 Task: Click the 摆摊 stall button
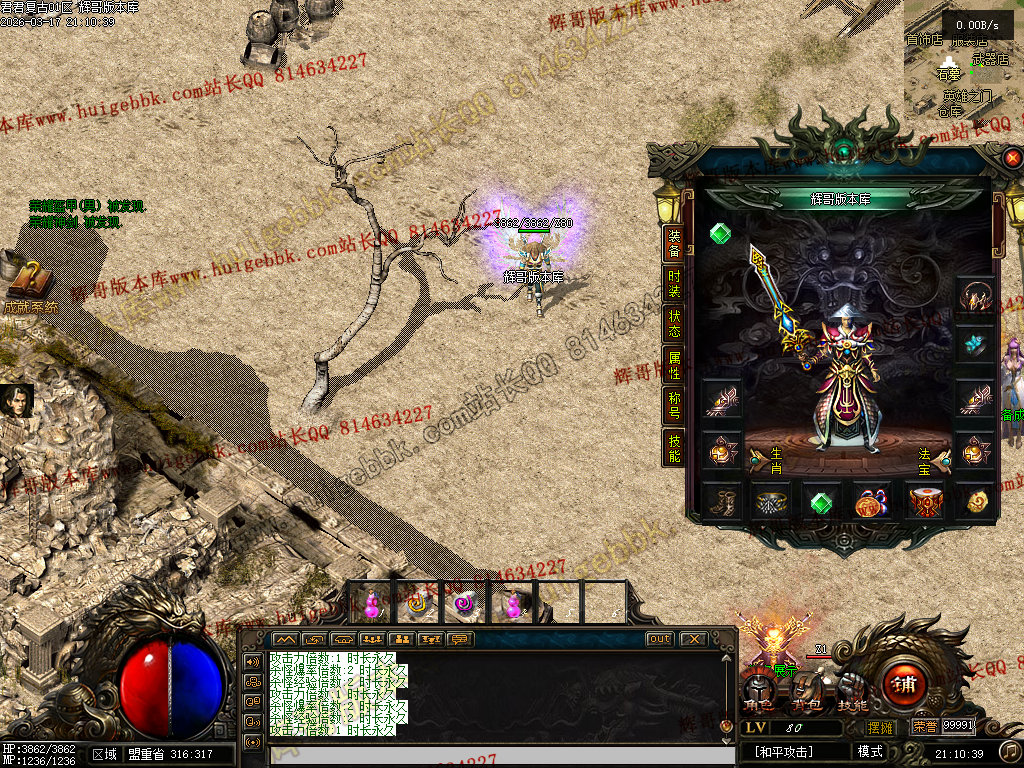880,727
